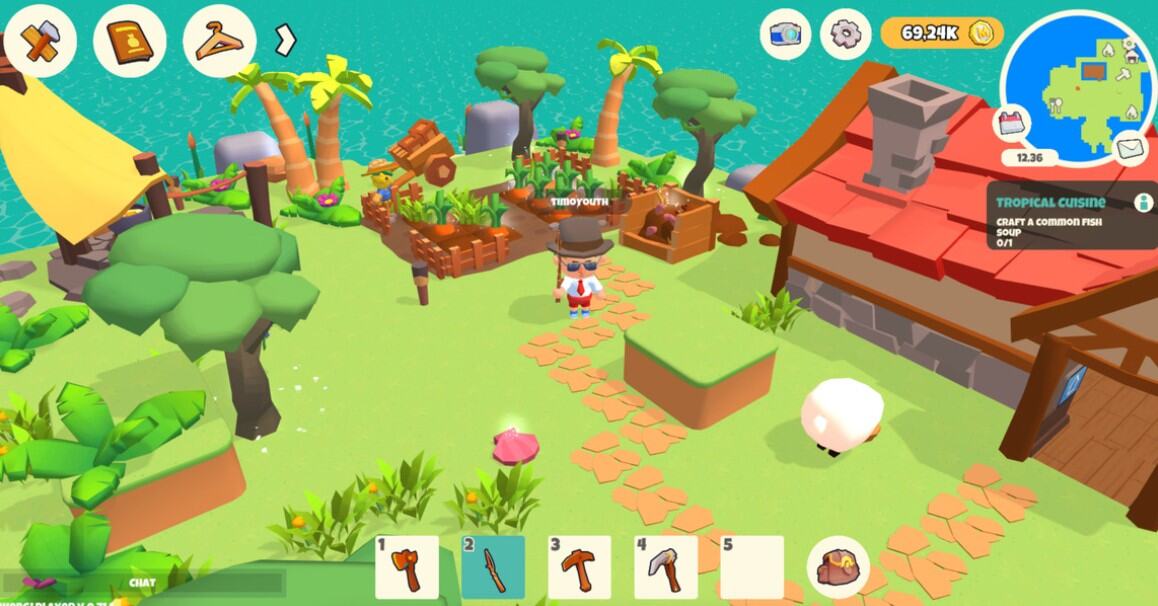The width and height of the screenshot is (1158, 606).
Task: Check the mail envelope icon
Action: point(1131,149)
